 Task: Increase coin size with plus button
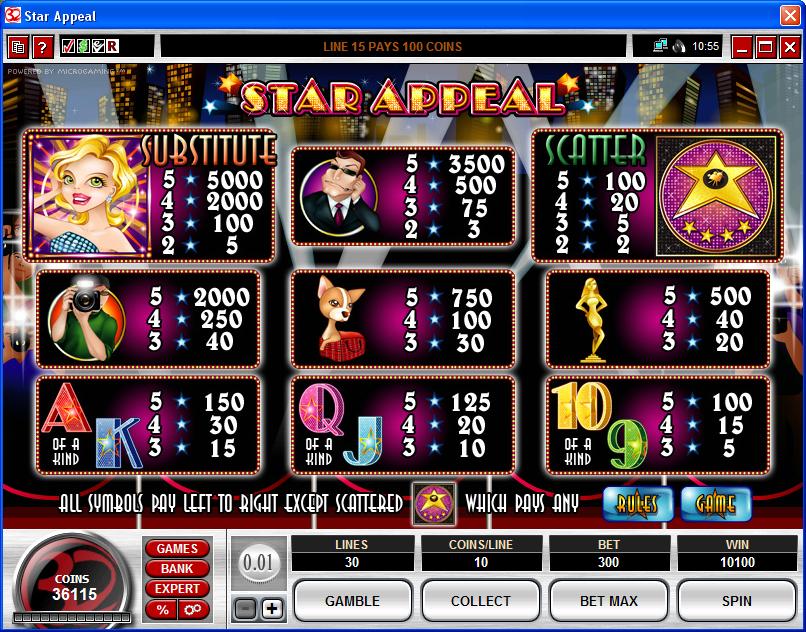[272, 608]
